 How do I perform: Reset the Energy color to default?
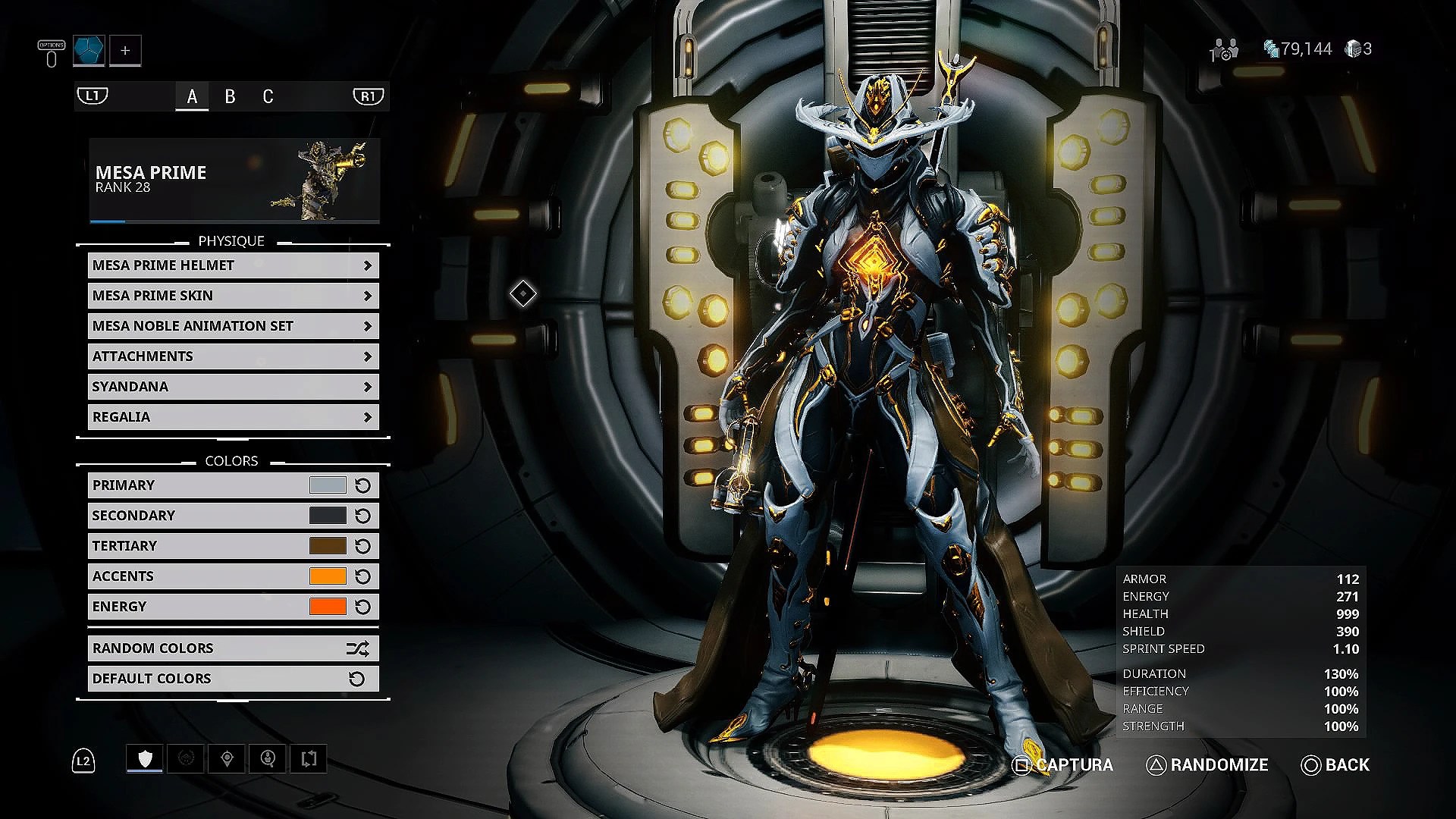[363, 607]
